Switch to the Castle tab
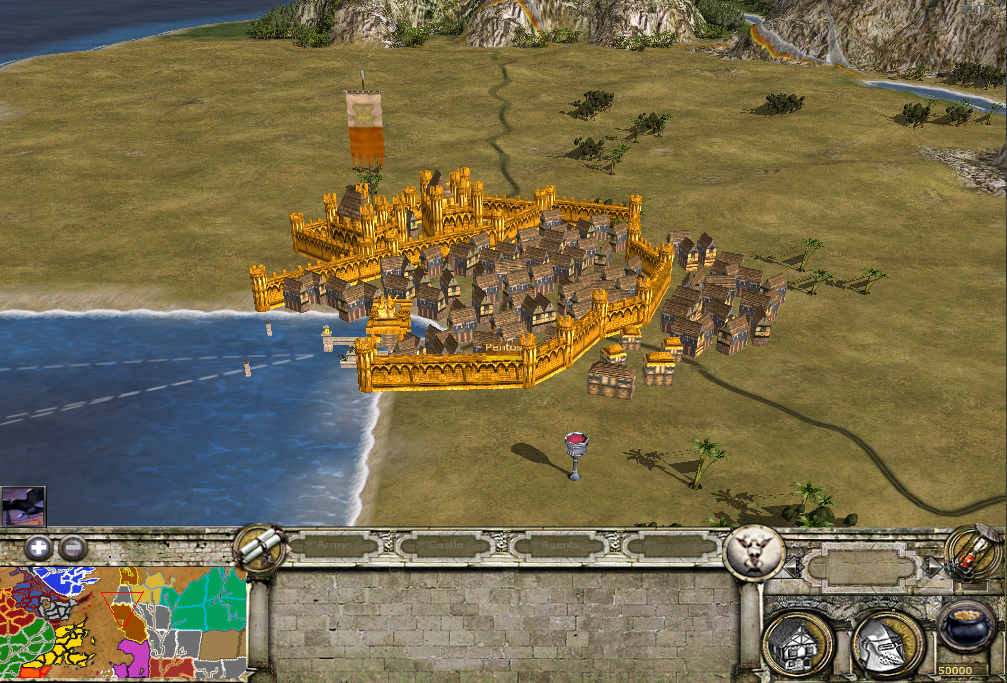The height and width of the screenshot is (683, 1007). [x=445, y=546]
